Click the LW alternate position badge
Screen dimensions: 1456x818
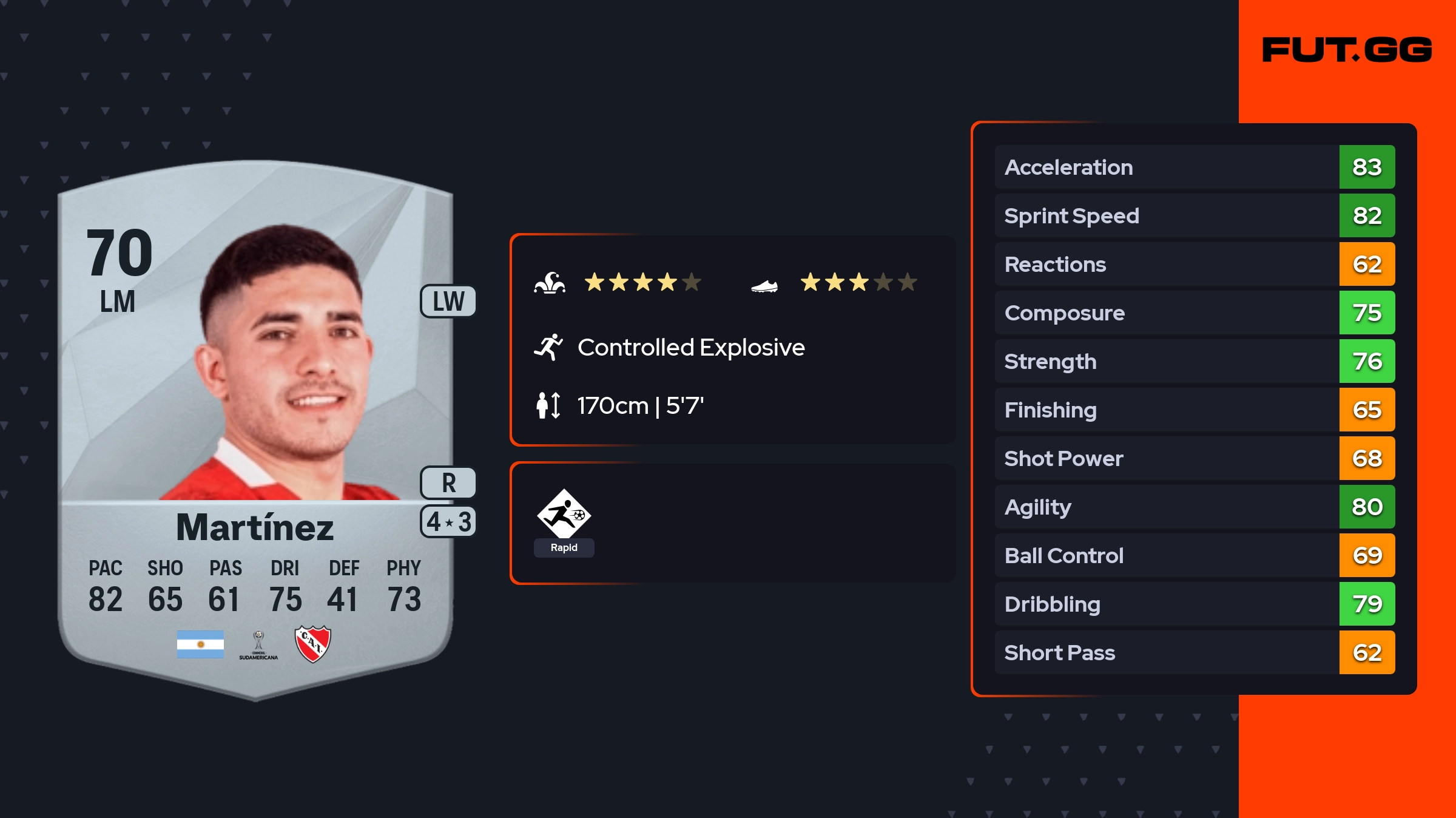click(x=448, y=301)
